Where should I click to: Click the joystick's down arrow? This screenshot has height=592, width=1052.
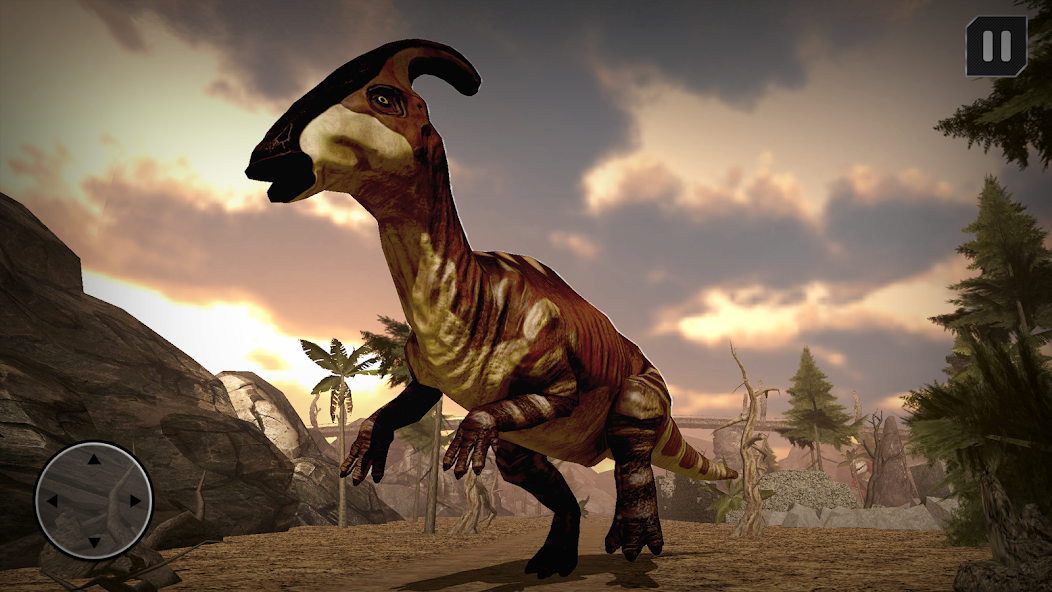(x=94, y=542)
